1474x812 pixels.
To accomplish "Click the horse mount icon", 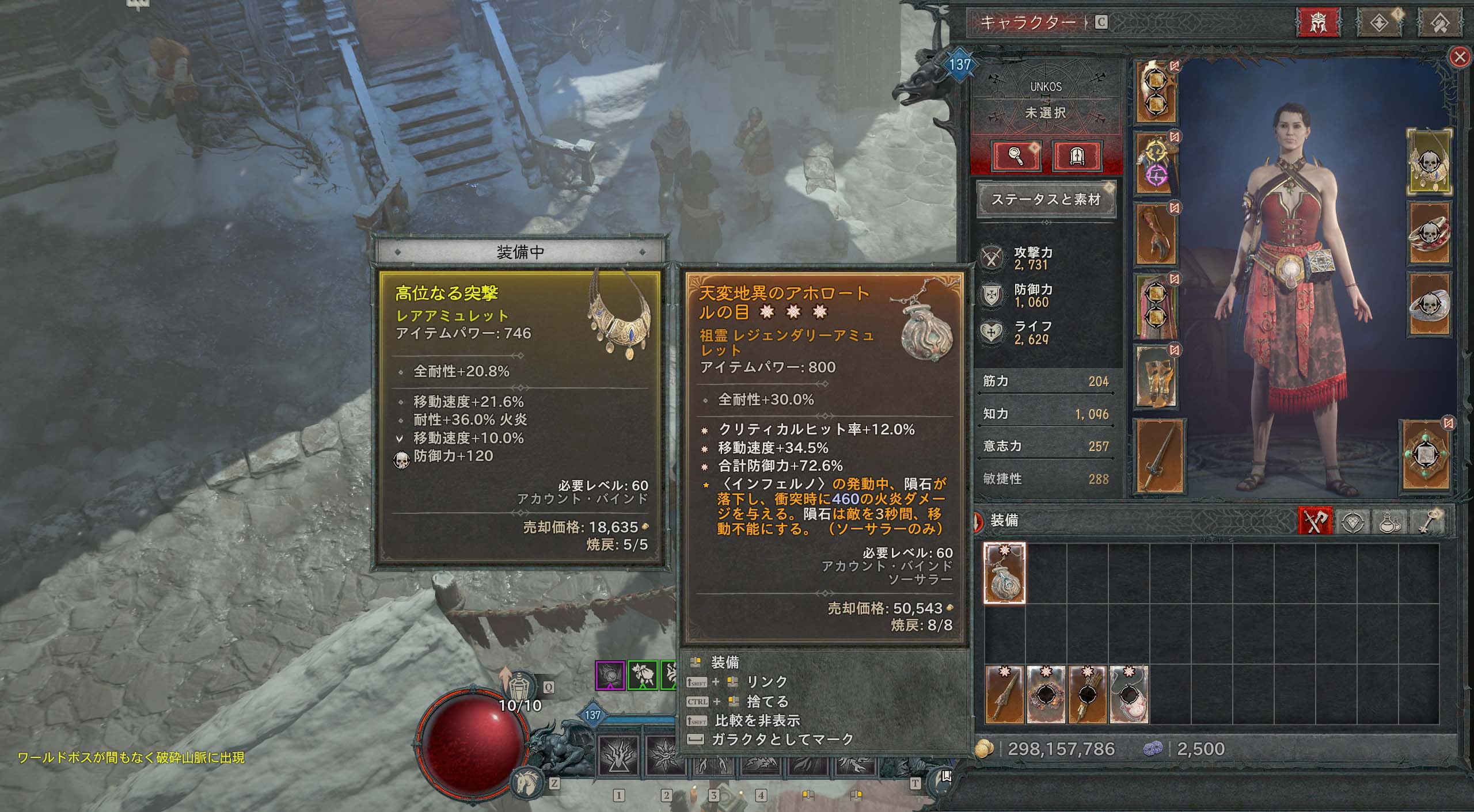I will pyautogui.click(x=526, y=783).
